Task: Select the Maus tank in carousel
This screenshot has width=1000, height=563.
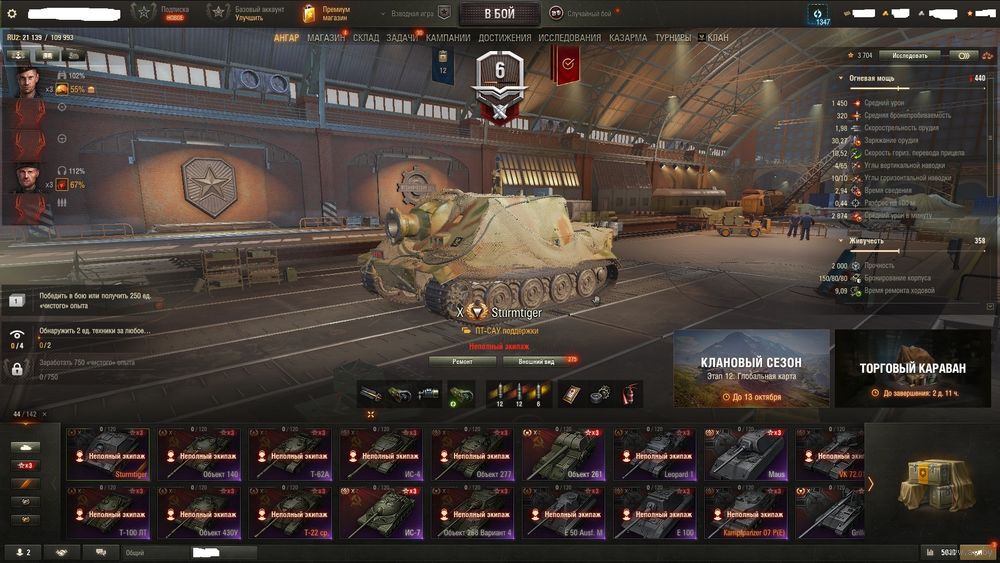Action: (745, 454)
